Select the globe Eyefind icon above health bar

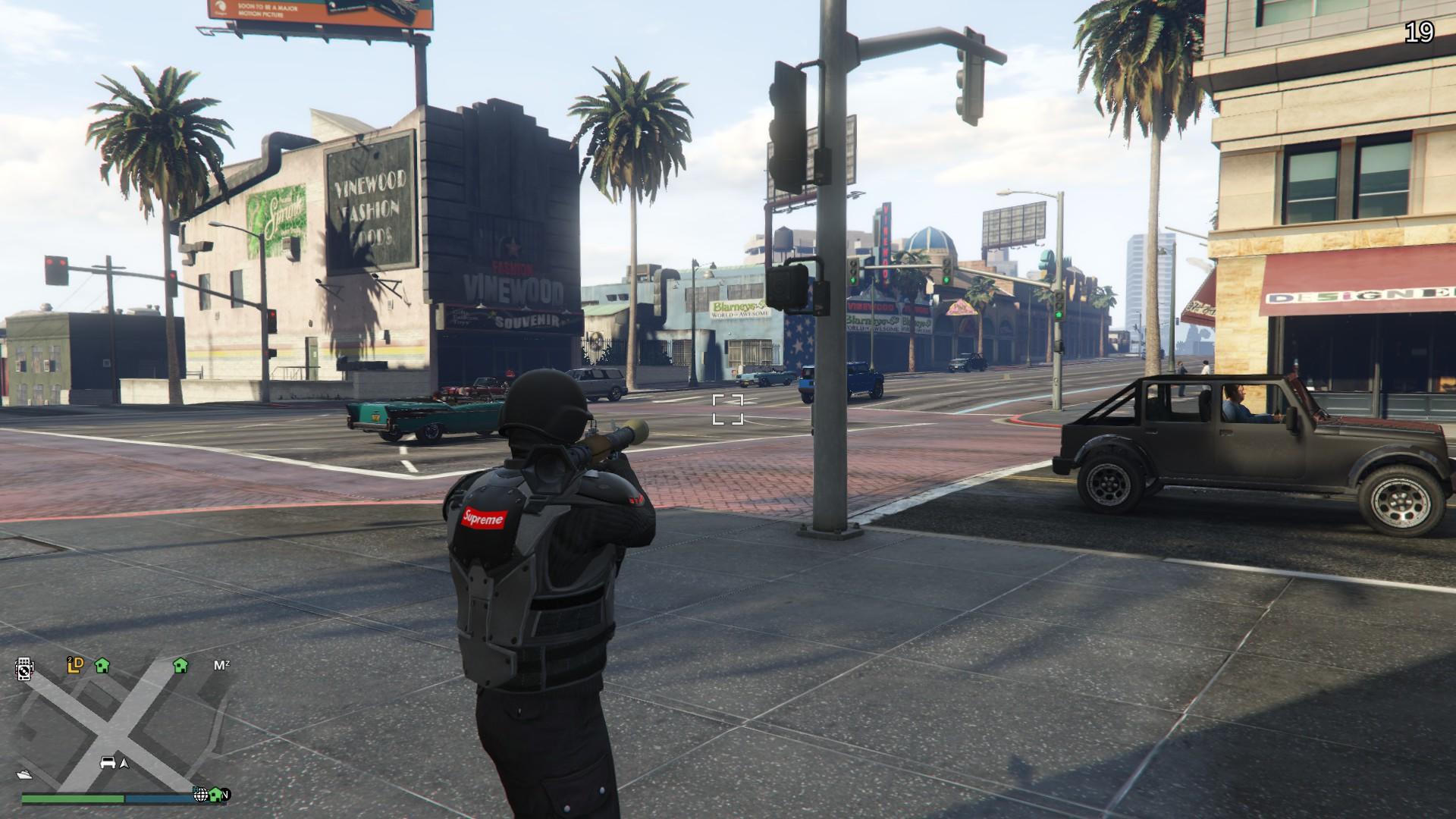click(x=201, y=796)
